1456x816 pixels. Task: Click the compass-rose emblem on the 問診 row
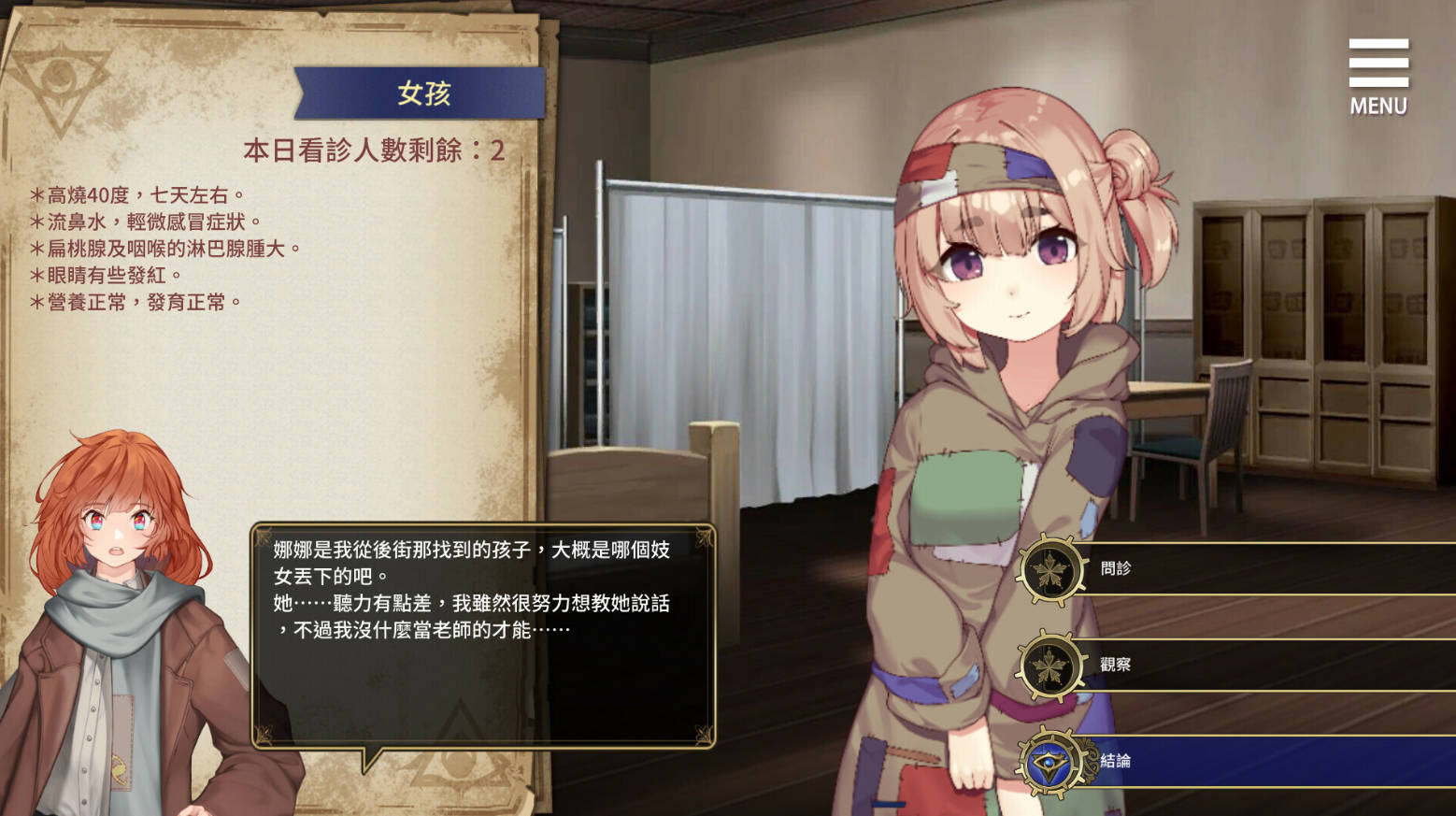pyautogui.click(x=1053, y=566)
